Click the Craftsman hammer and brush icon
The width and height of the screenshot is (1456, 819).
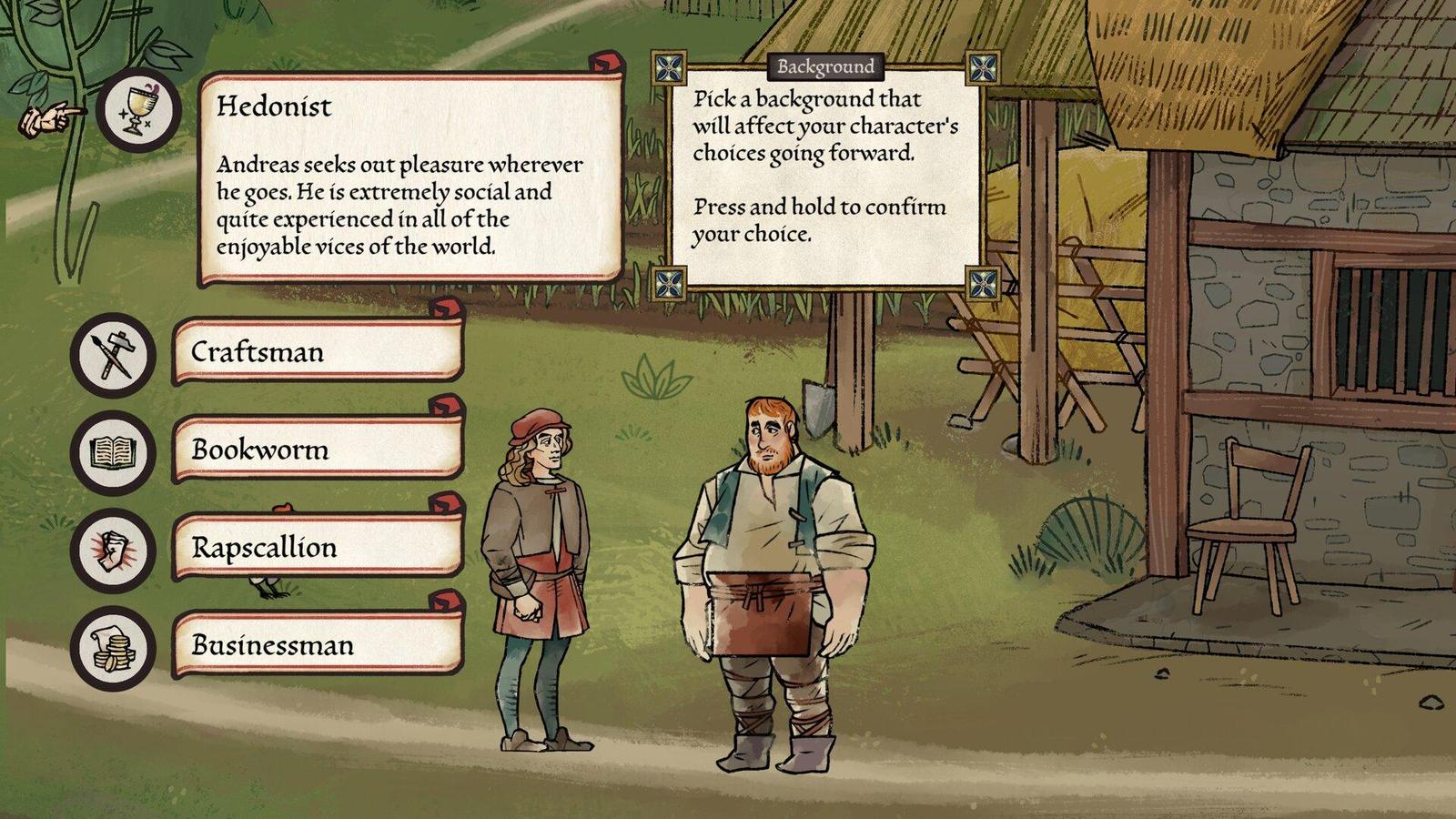click(x=113, y=354)
